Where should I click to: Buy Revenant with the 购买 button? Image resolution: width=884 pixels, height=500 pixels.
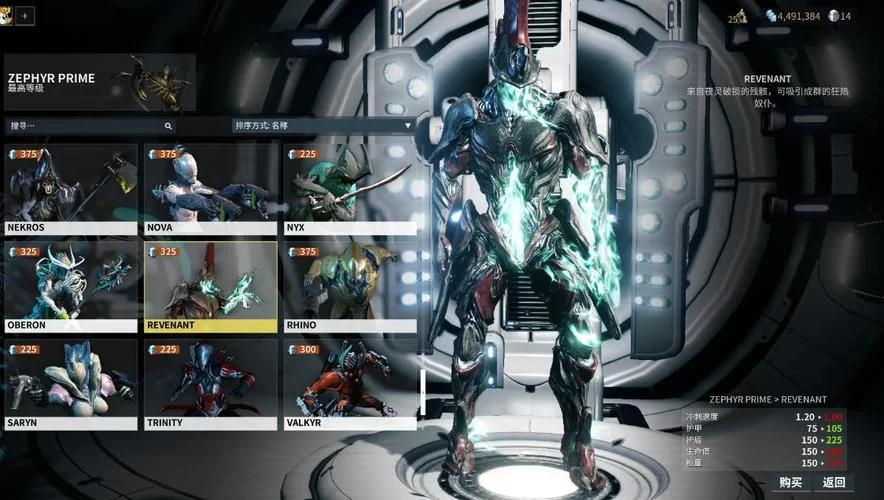(790, 482)
